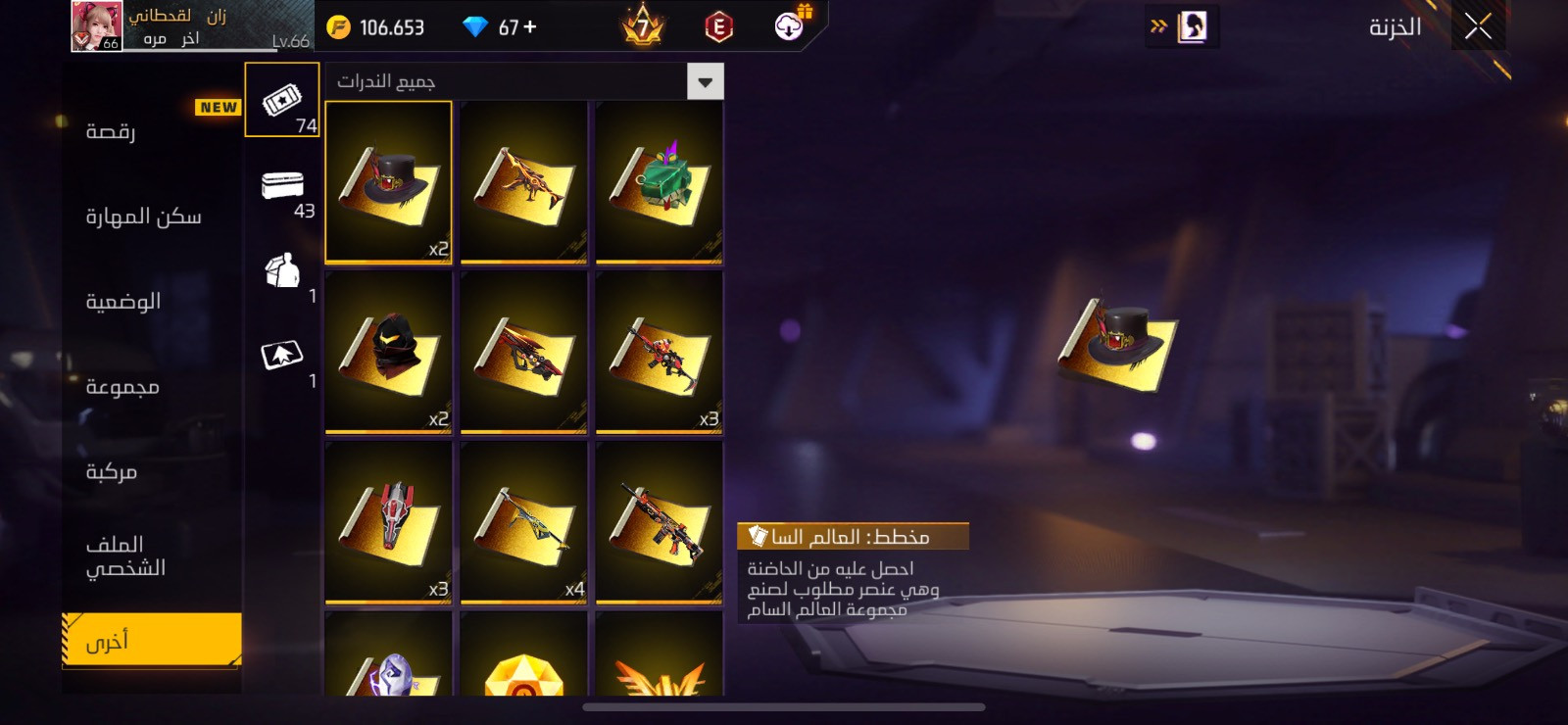1568x725 pixels.
Task: Close the vault screen
Action: pos(1478,26)
